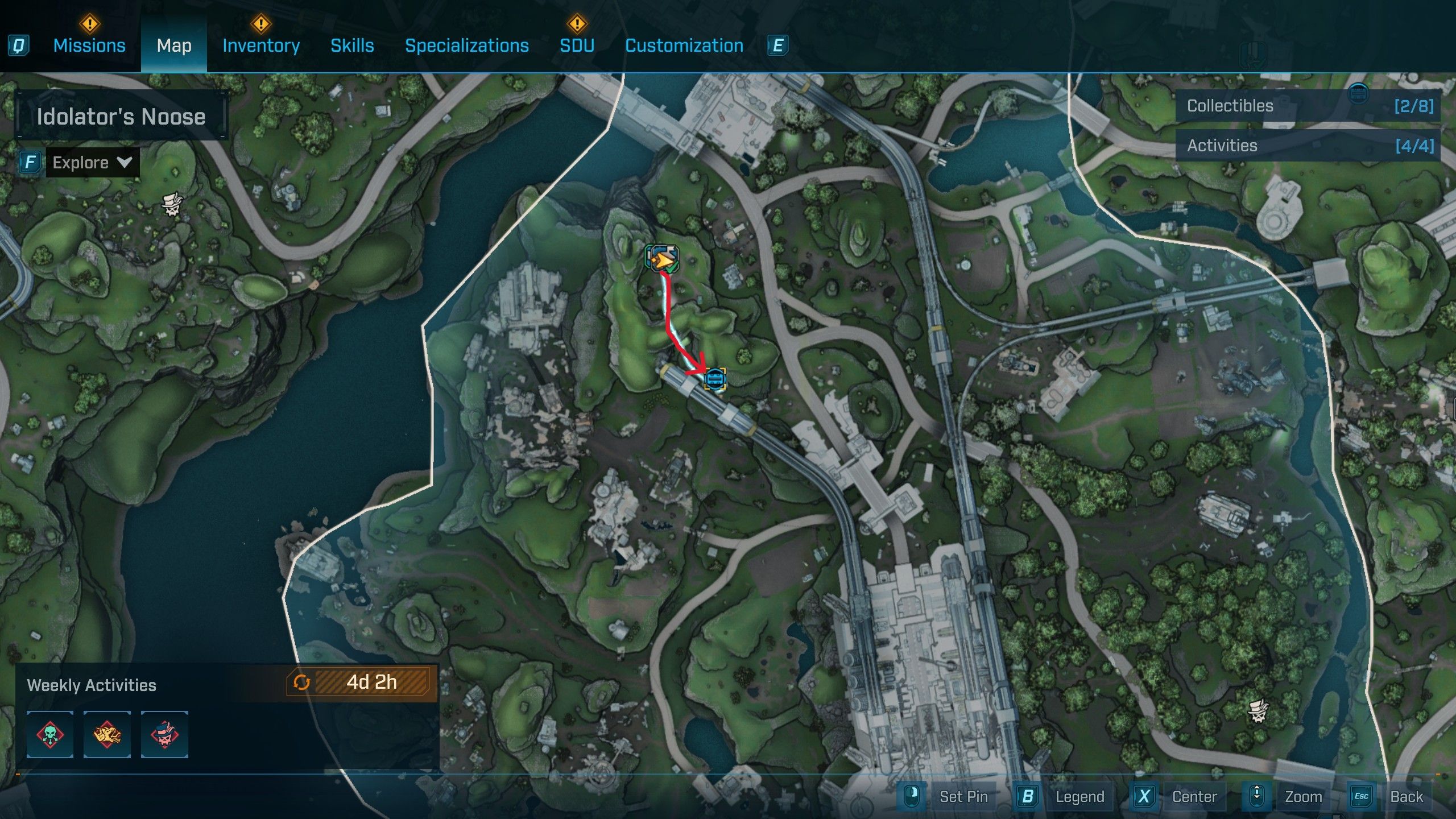Open the SDU tab

(x=577, y=45)
